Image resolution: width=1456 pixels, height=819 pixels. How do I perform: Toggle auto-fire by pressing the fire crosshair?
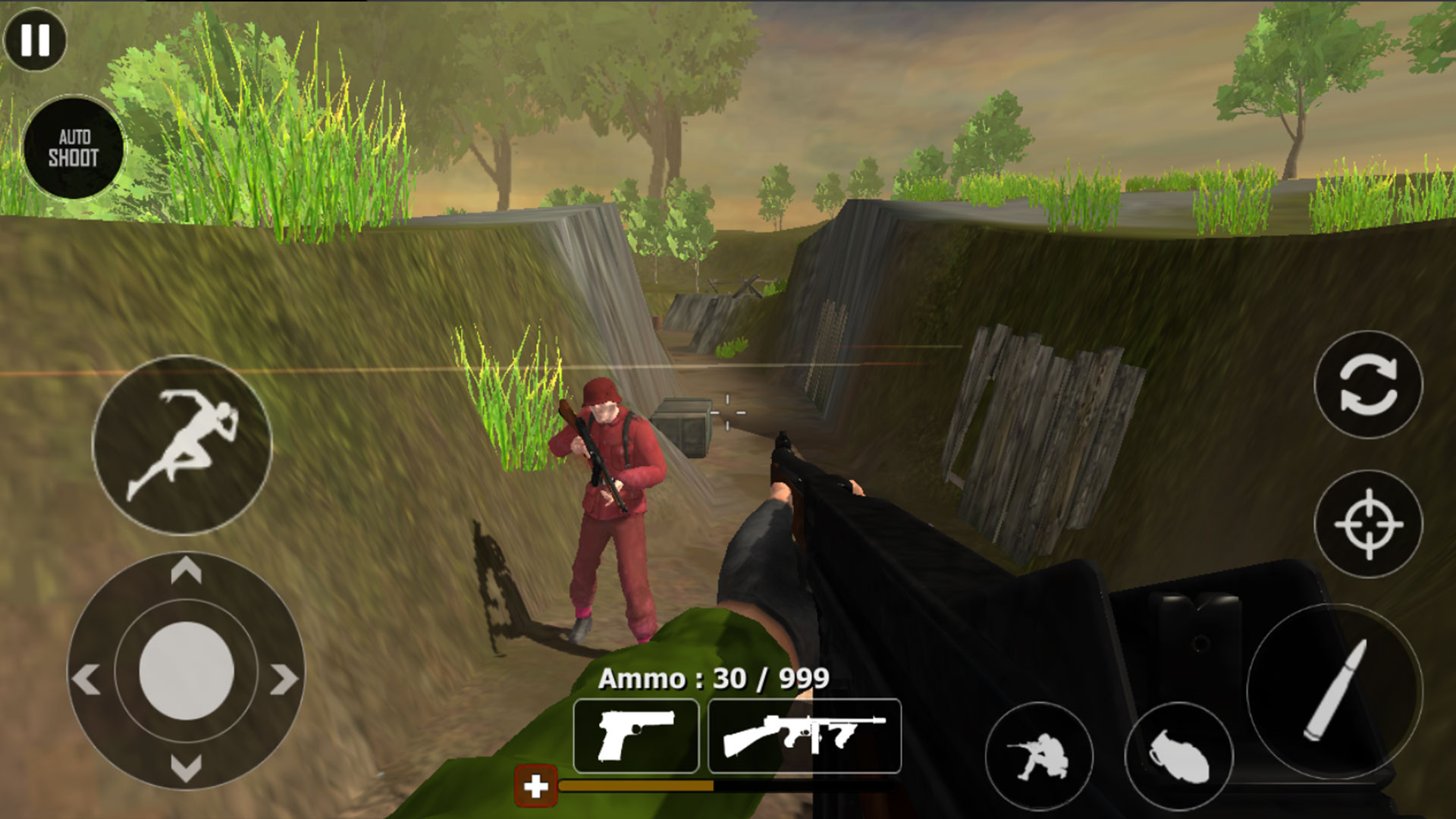tap(1369, 523)
